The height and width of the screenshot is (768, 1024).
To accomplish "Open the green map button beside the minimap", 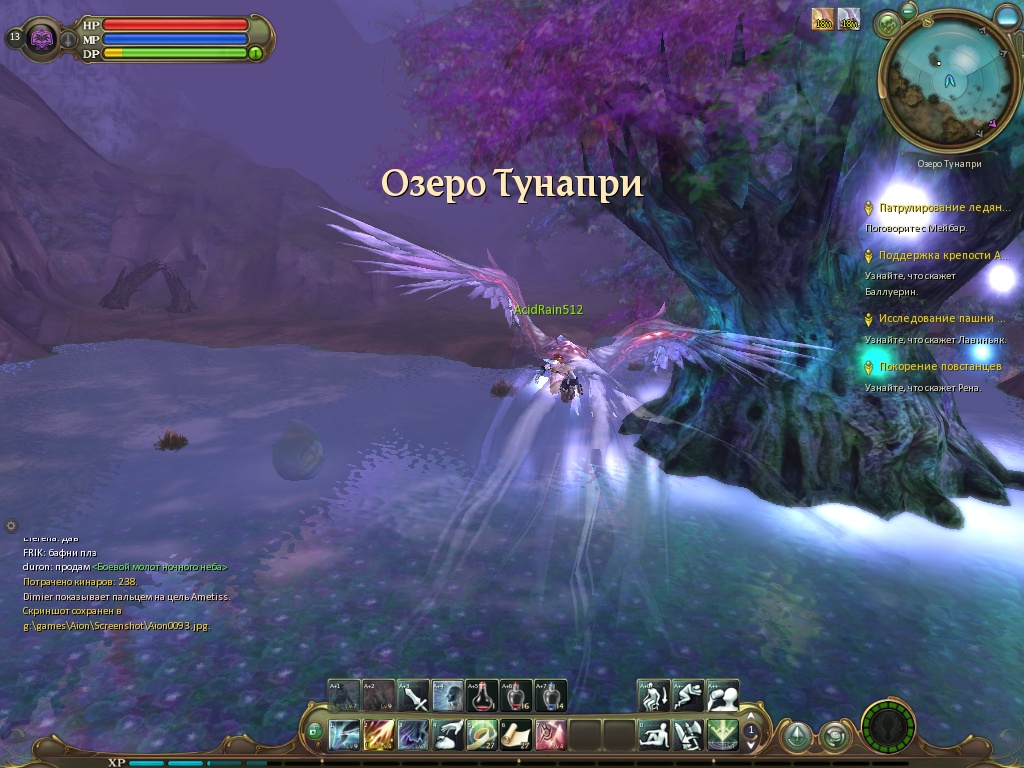I will tap(886, 24).
